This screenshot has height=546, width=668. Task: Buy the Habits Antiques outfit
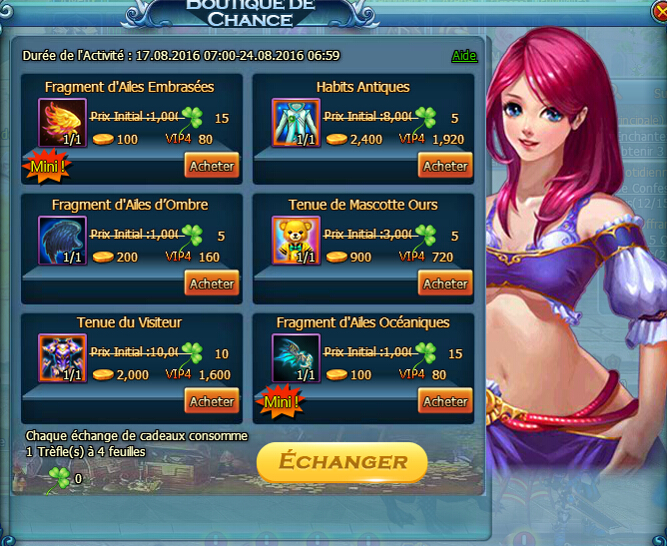(x=445, y=166)
